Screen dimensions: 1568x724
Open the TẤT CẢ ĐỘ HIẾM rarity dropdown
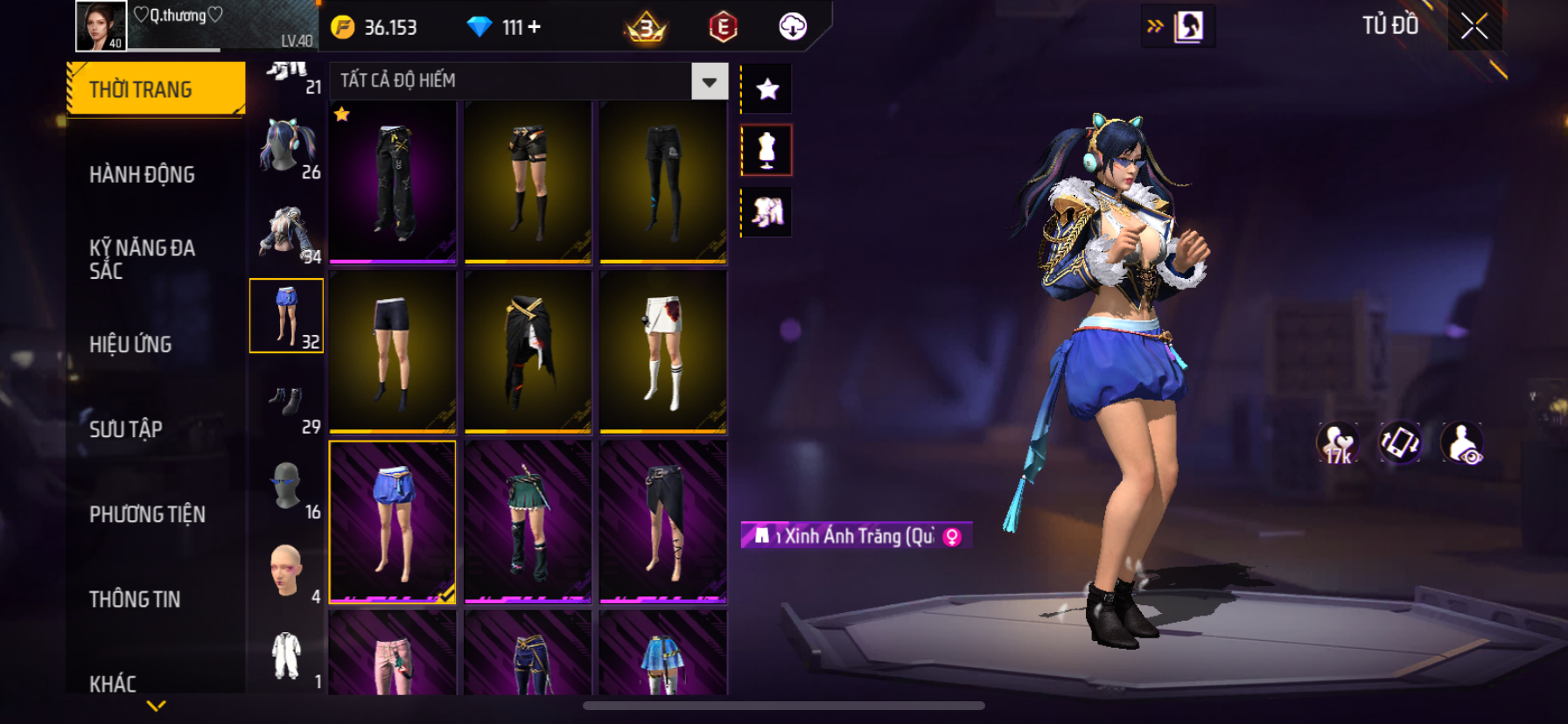pyautogui.click(x=709, y=81)
